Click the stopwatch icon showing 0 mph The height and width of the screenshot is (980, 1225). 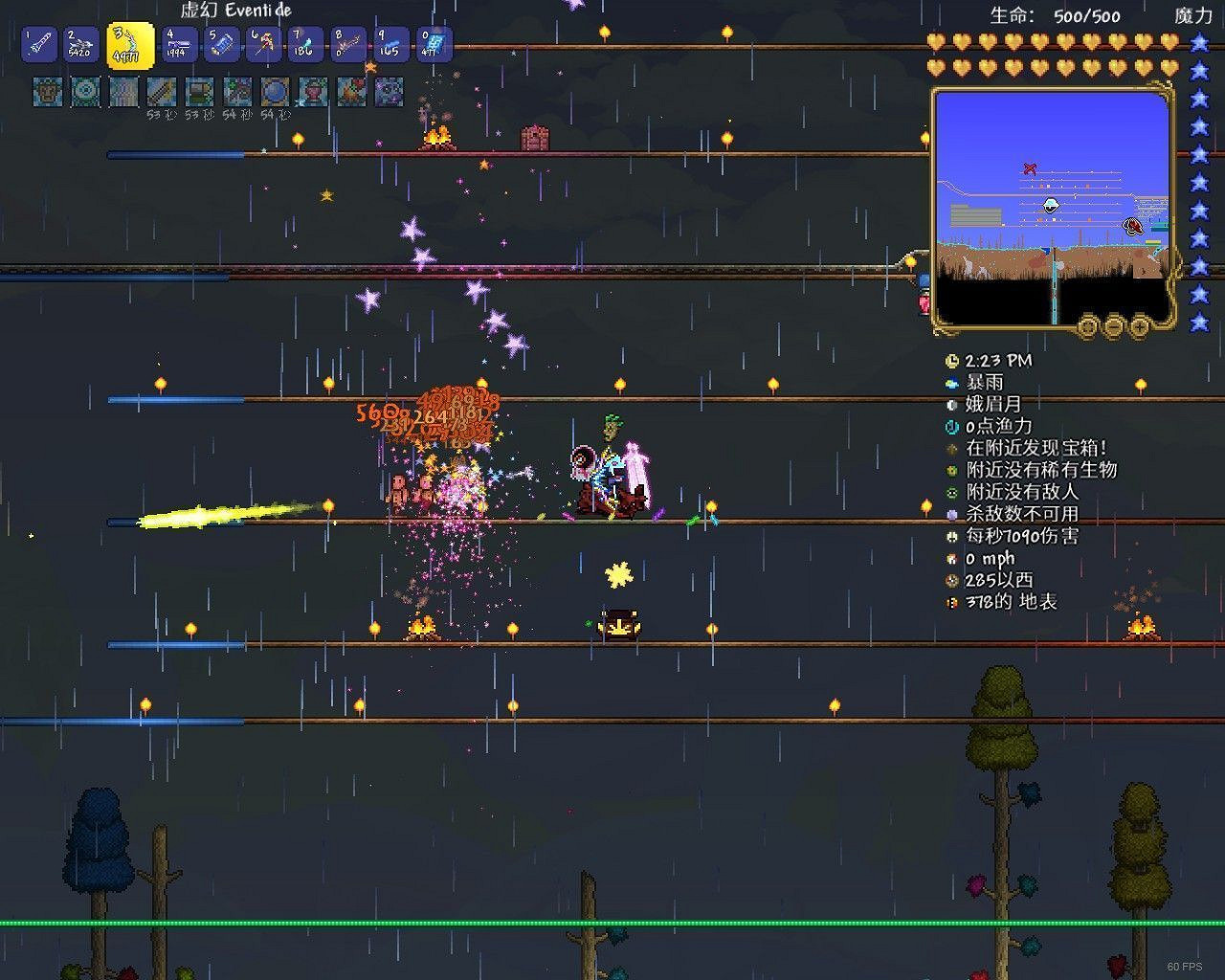point(951,559)
